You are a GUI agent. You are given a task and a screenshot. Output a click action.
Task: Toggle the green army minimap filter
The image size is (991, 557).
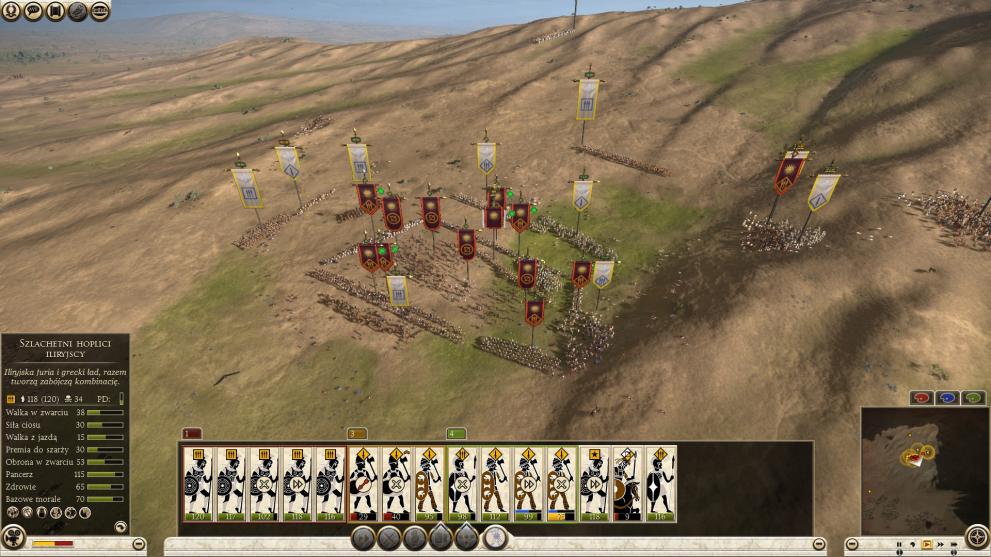(972, 398)
